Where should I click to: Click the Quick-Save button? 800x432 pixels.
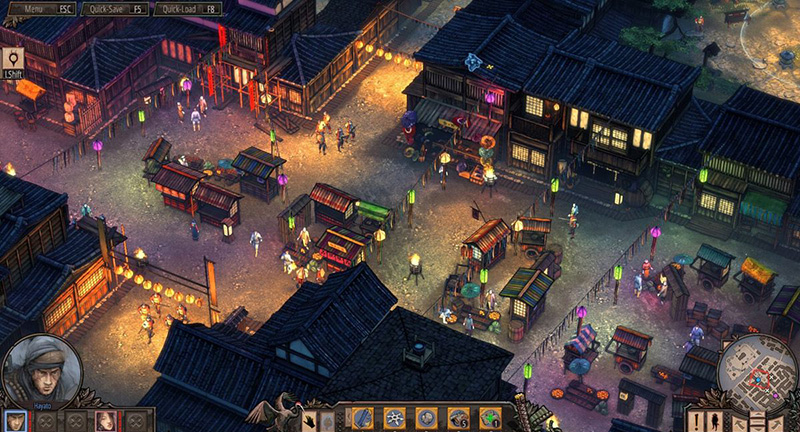[x=113, y=7]
